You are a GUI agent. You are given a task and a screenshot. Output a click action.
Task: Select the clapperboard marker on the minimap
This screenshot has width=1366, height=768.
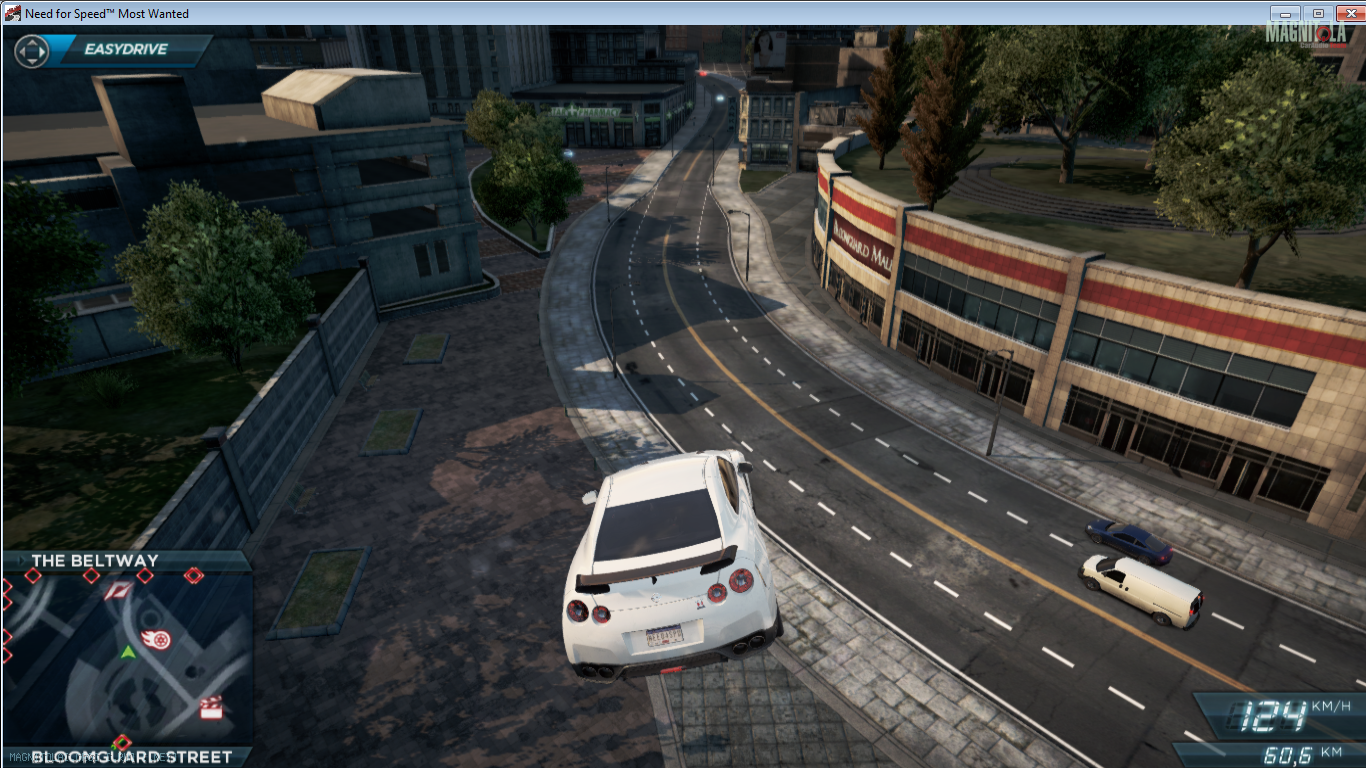(210, 707)
